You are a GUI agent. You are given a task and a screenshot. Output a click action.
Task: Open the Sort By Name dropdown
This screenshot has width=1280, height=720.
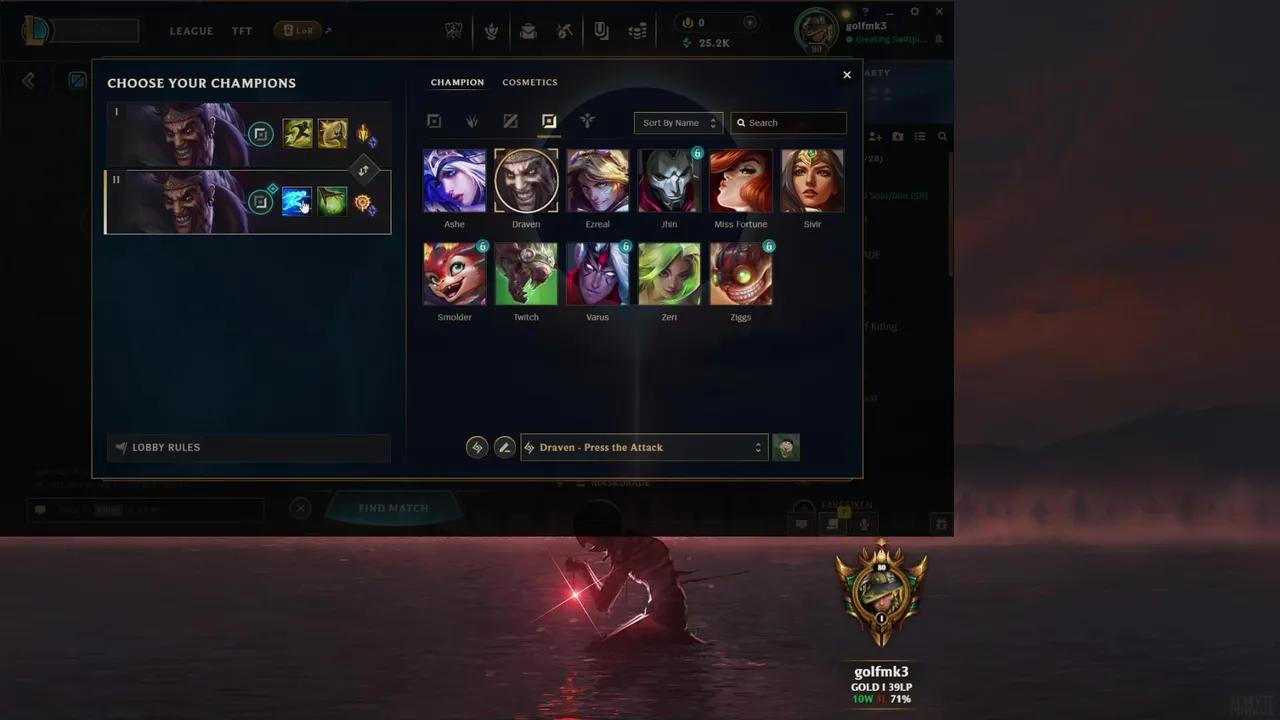tap(678, 122)
